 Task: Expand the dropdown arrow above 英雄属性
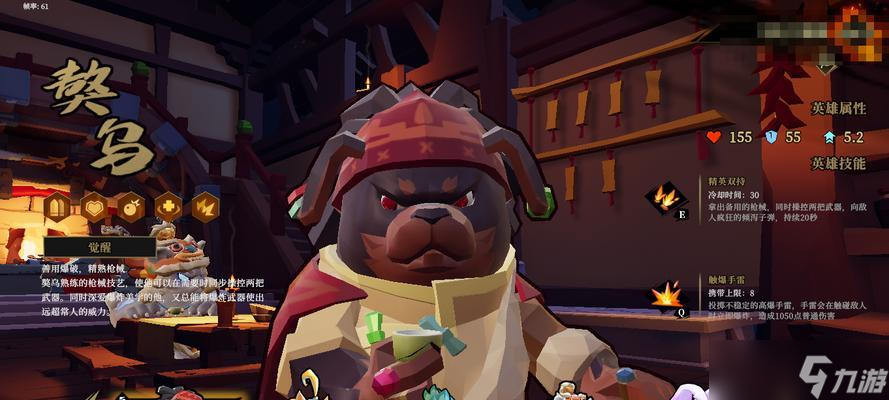tap(825, 69)
